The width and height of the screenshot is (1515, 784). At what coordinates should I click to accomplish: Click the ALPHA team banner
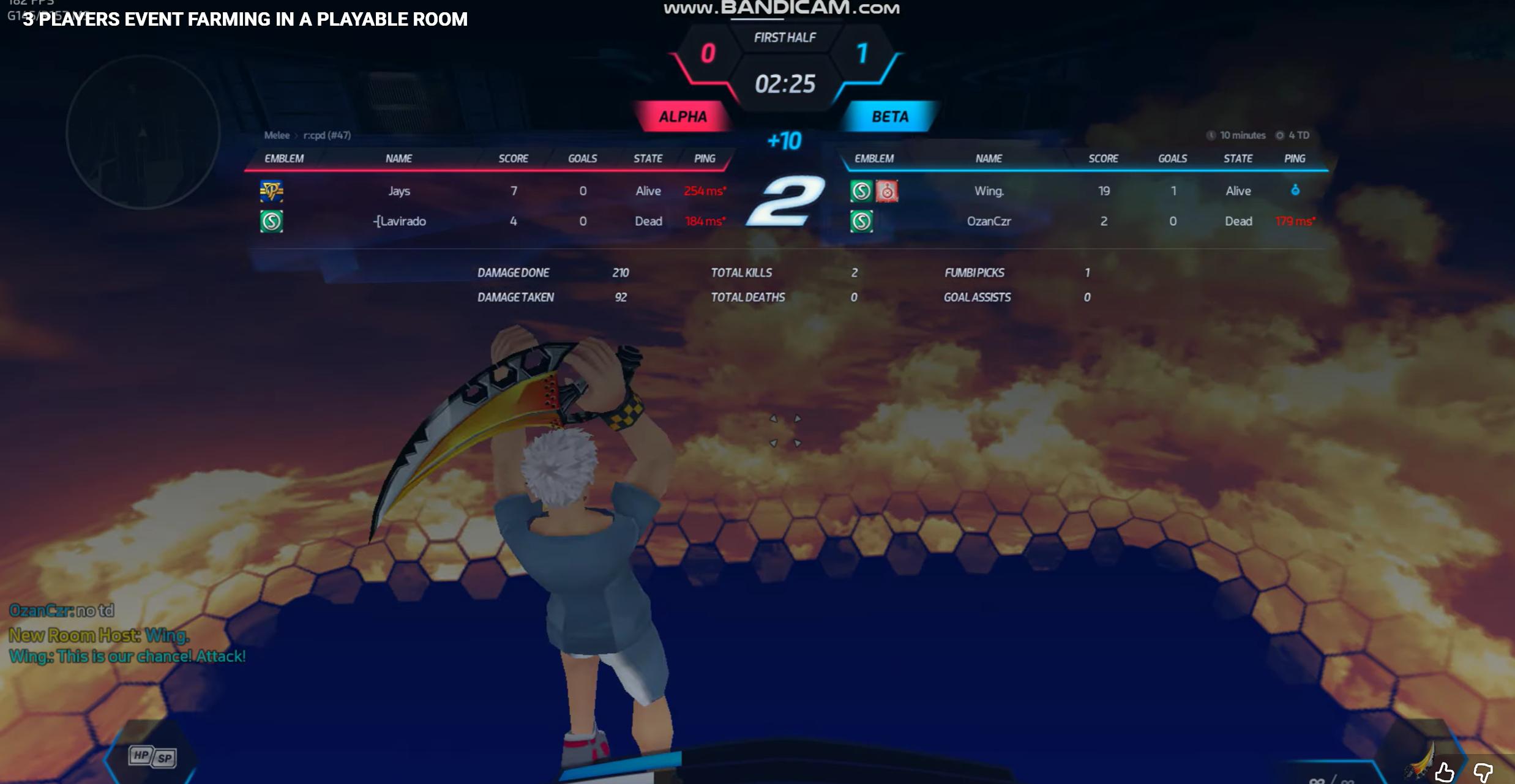pyautogui.click(x=683, y=116)
